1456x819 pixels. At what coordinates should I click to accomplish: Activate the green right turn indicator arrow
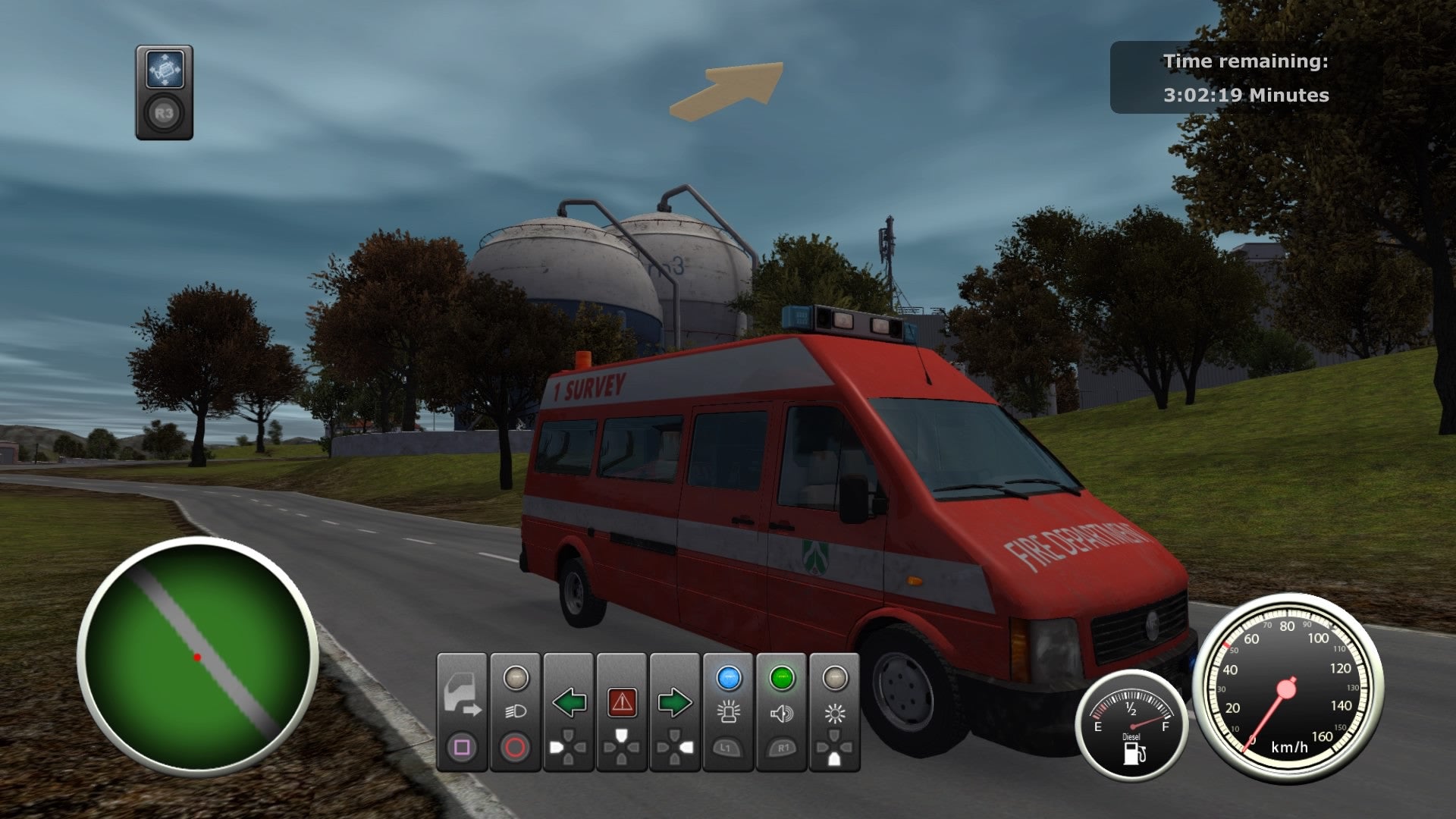(674, 703)
